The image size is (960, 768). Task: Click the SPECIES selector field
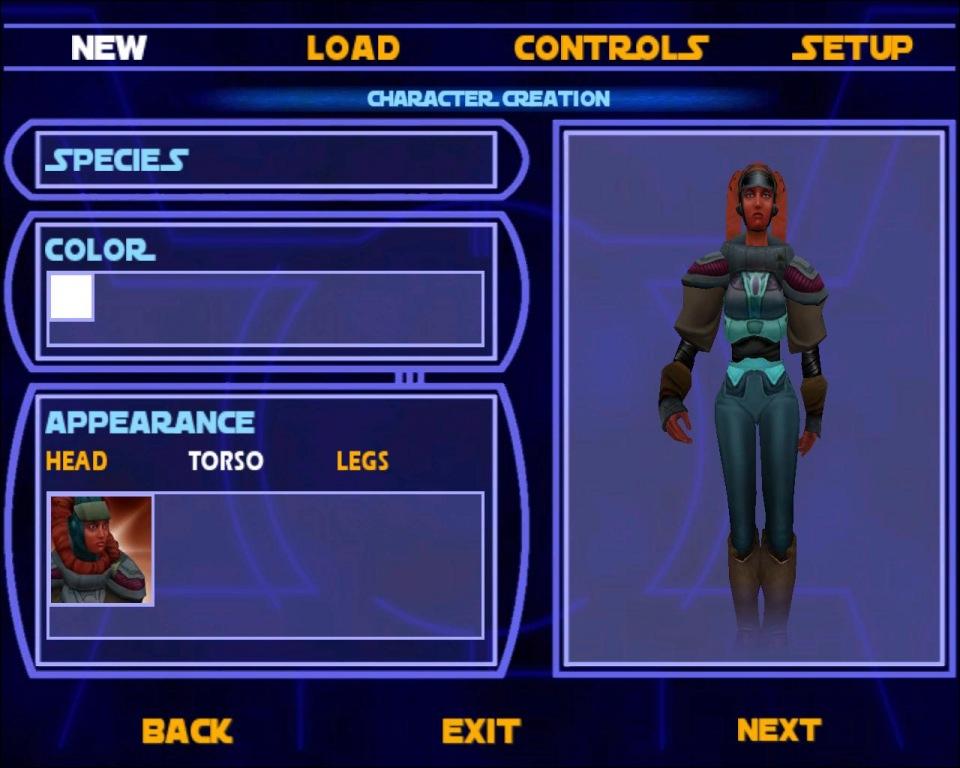266,160
